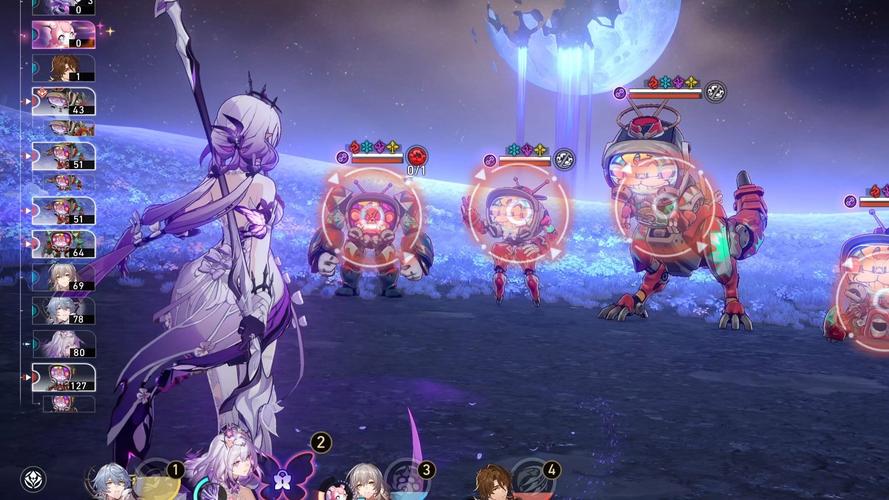This screenshot has height=500, width=889.
Task: Select the brown-haired character portrait in slot 4
Action: pos(491,482)
